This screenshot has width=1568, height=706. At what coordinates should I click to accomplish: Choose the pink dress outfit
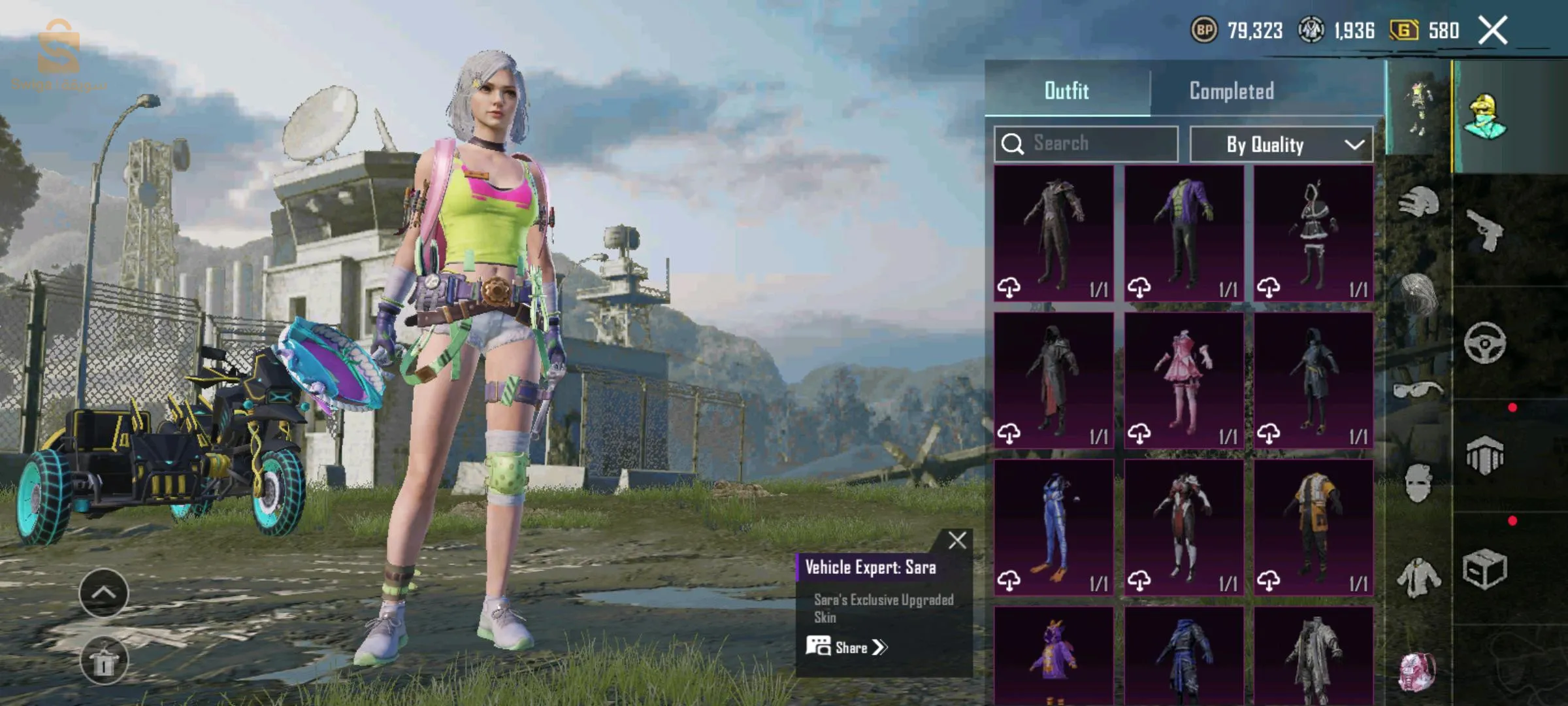point(1183,380)
